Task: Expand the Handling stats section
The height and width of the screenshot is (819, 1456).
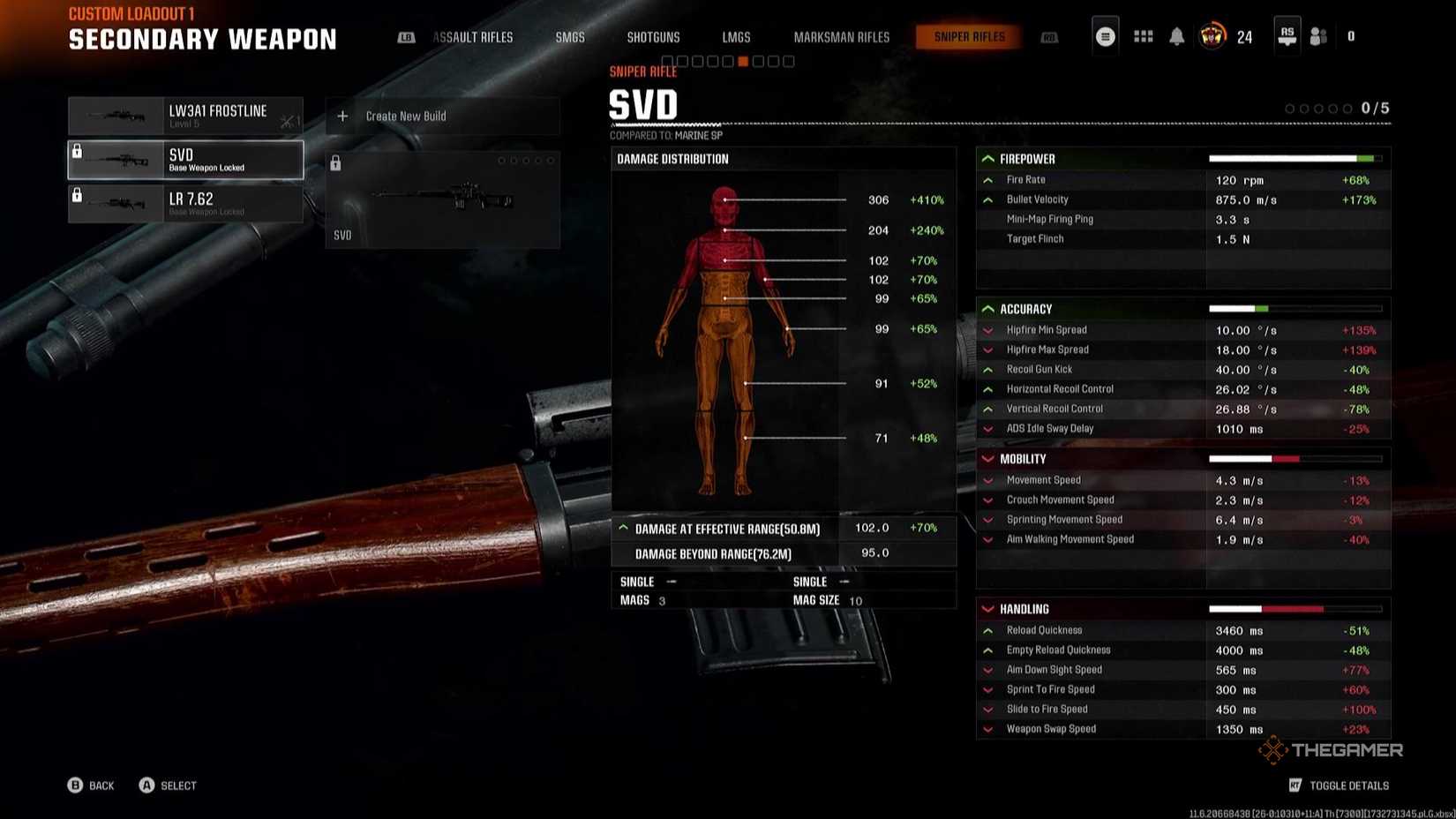Action: (987, 608)
